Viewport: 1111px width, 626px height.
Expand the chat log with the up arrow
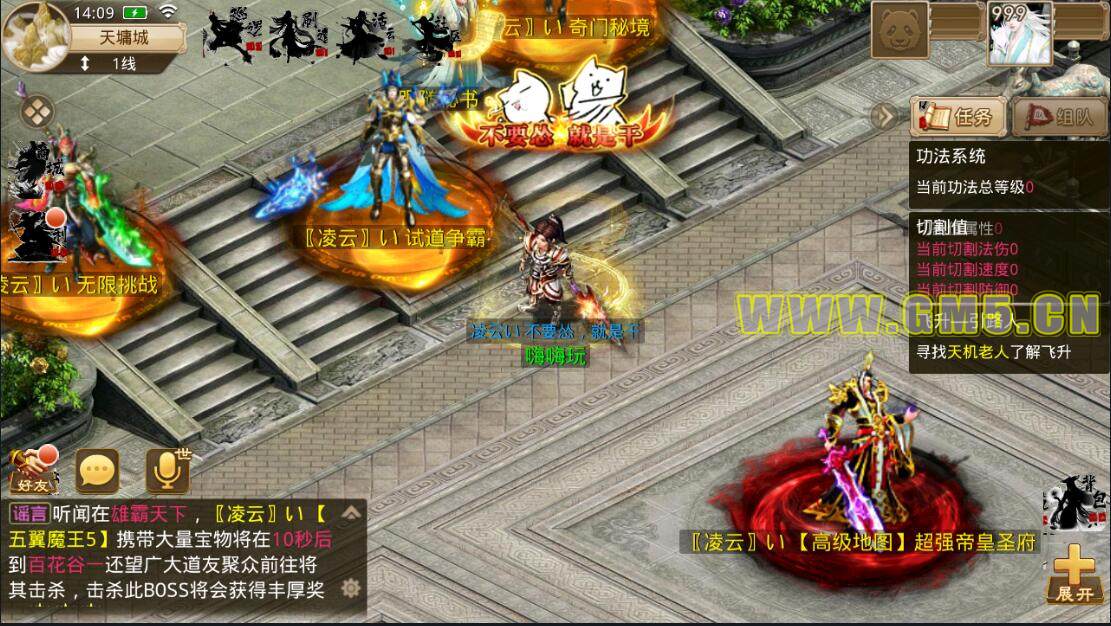pos(350,515)
